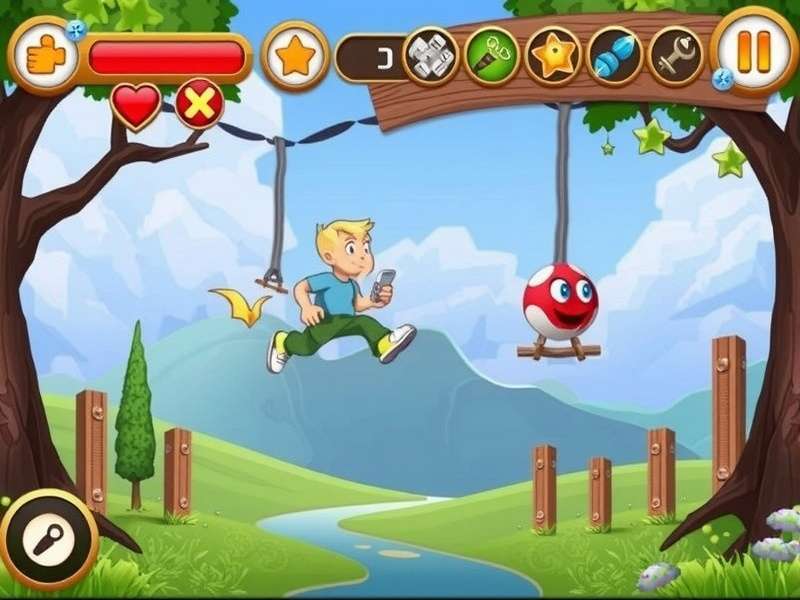The image size is (800, 600).
Task: Select the green microphone item slot
Action: [x=492, y=56]
